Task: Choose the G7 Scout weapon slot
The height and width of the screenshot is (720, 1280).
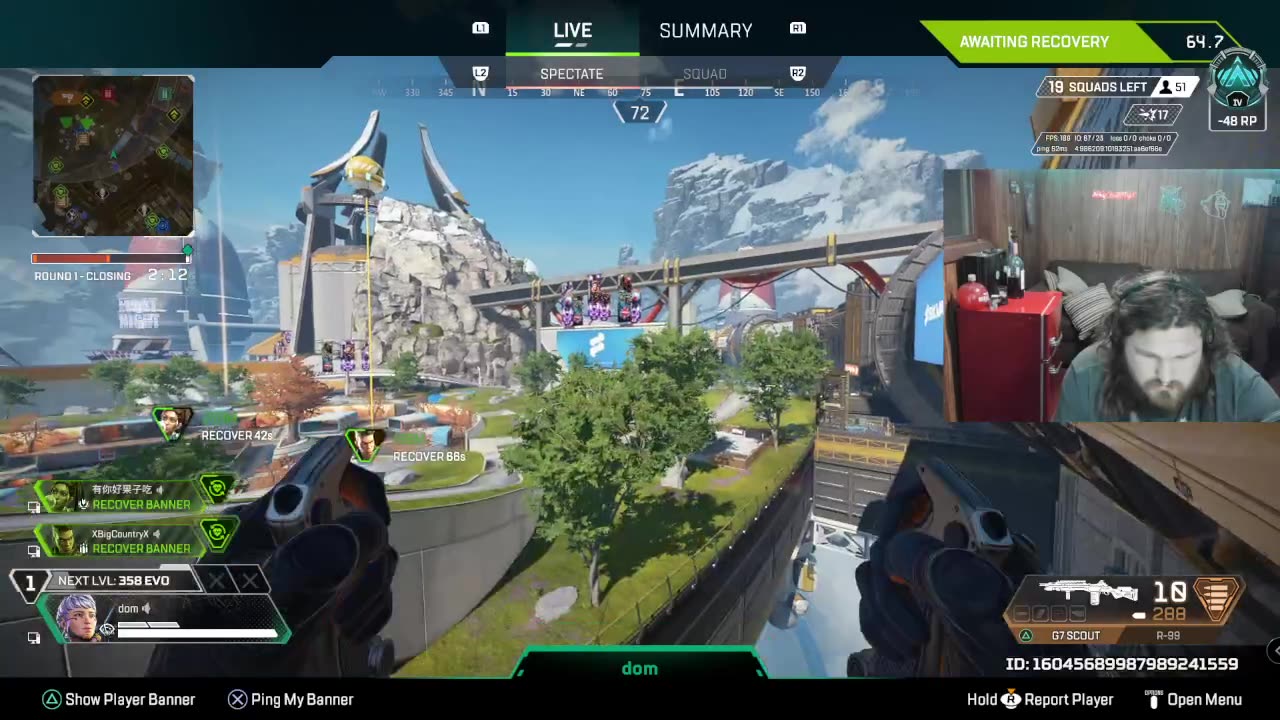Action: pyautogui.click(x=1075, y=635)
